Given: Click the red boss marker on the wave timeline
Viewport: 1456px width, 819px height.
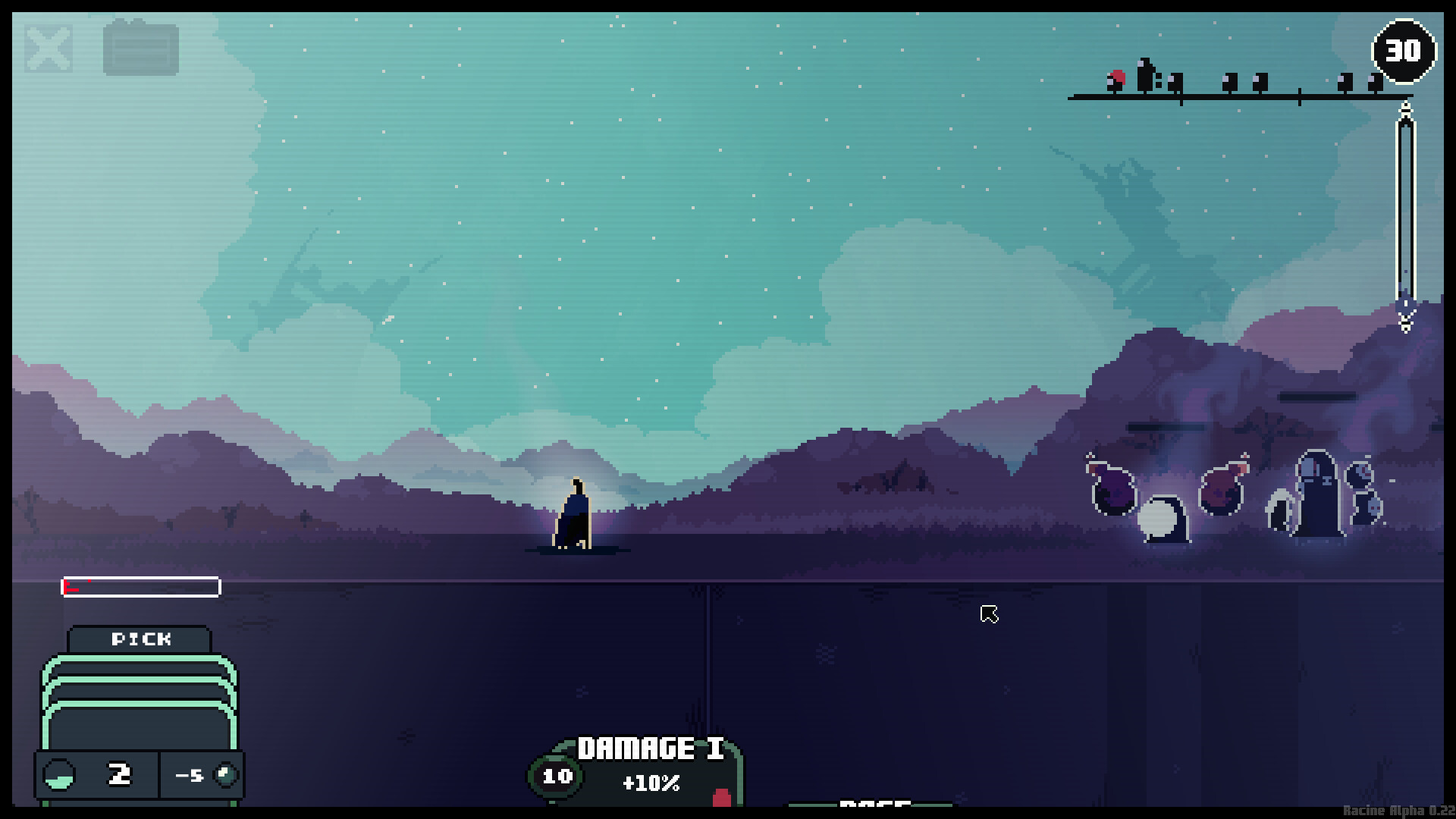Looking at the screenshot, I should pos(1117,78).
